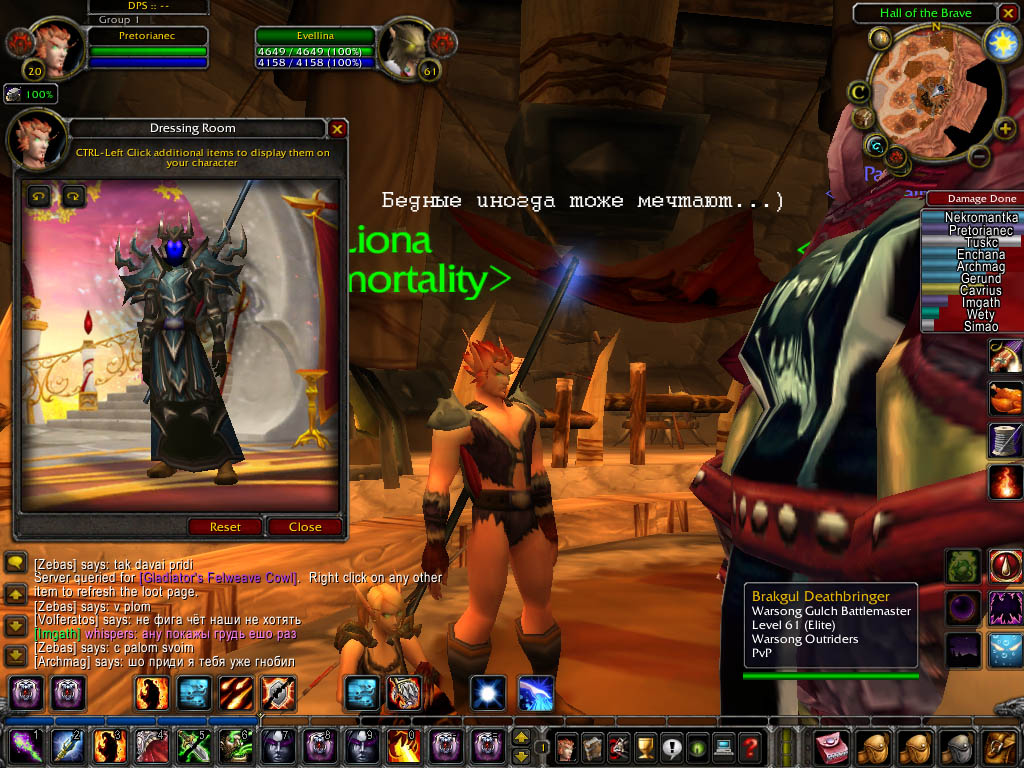
Task: Close the minimap using its X button
Action: tap(1008, 13)
